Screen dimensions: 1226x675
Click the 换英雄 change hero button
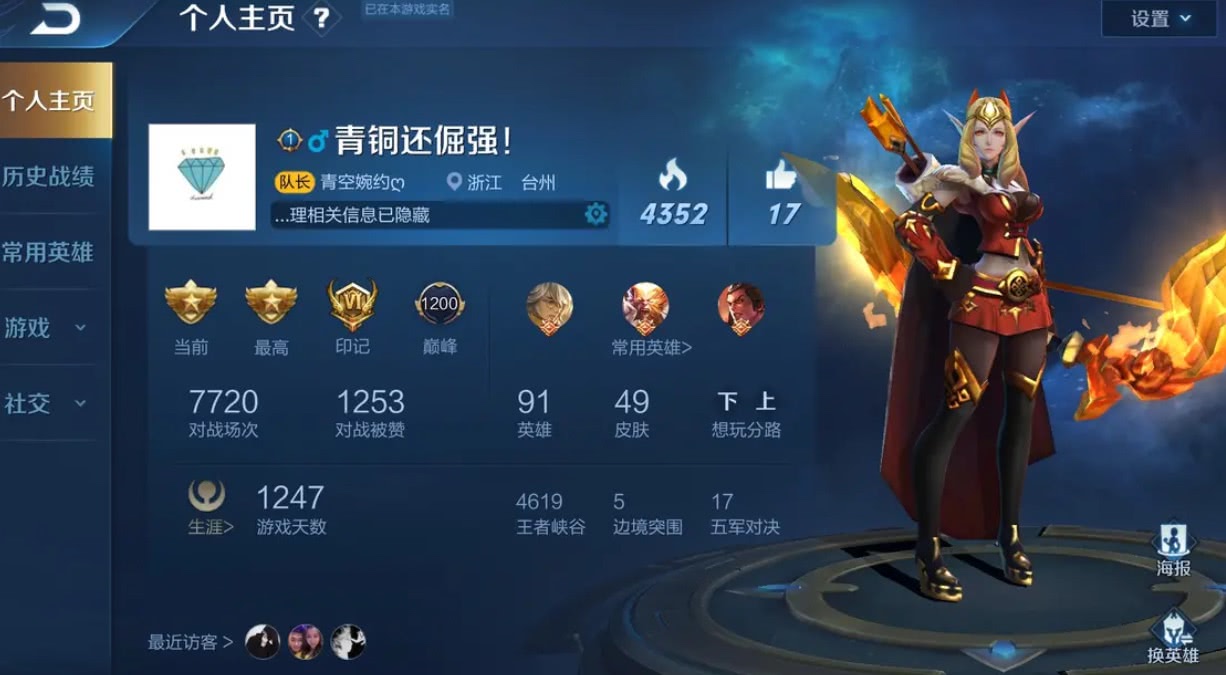(x=1172, y=637)
